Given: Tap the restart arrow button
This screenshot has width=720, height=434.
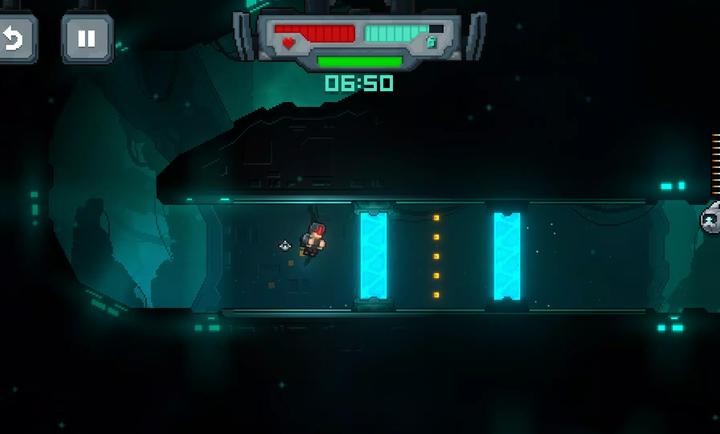Looking at the screenshot, I should click(x=15, y=39).
